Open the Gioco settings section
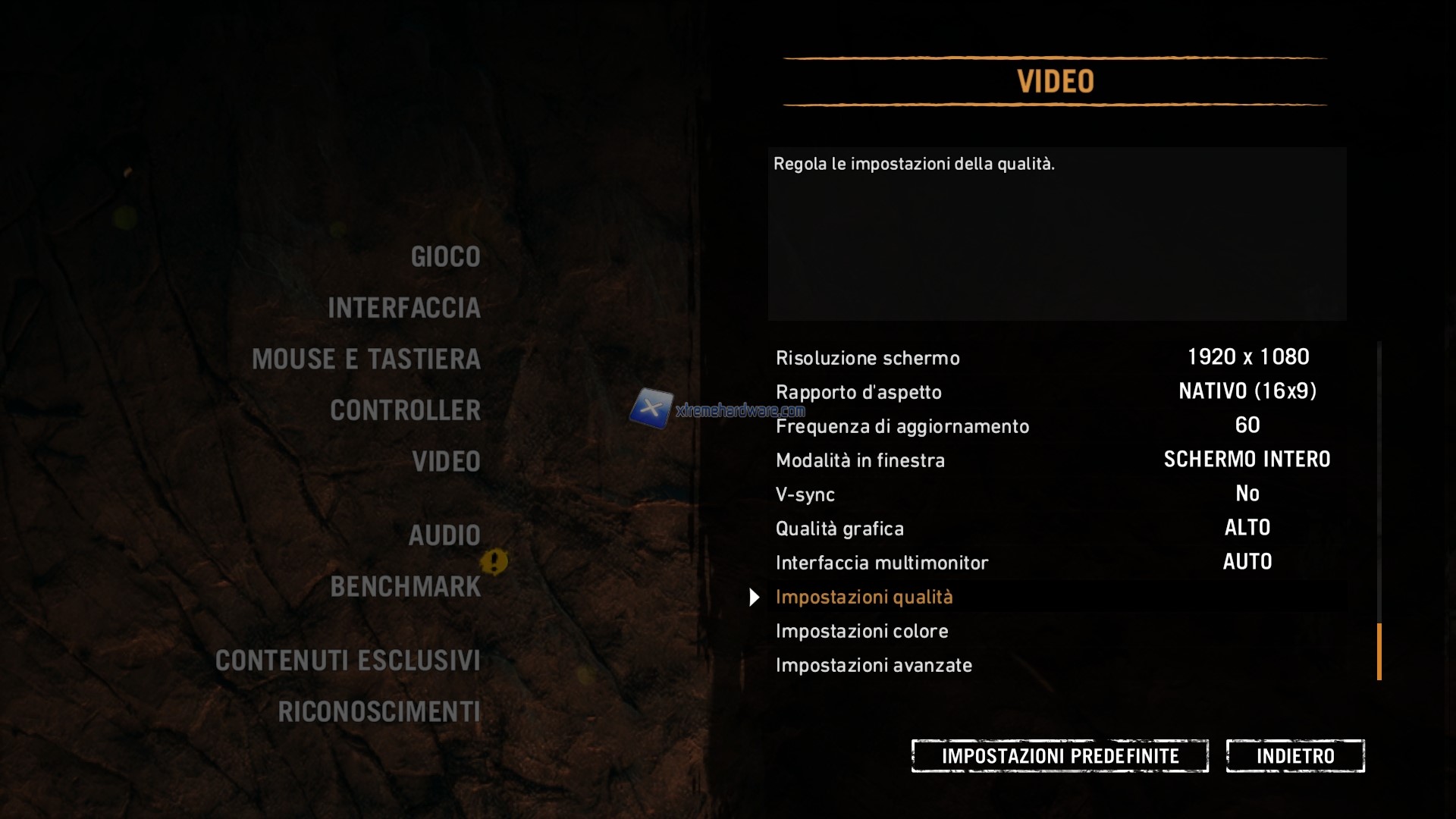Image resolution: width=1456 pixels, height=819 pixels. click(x=445, y=257)
